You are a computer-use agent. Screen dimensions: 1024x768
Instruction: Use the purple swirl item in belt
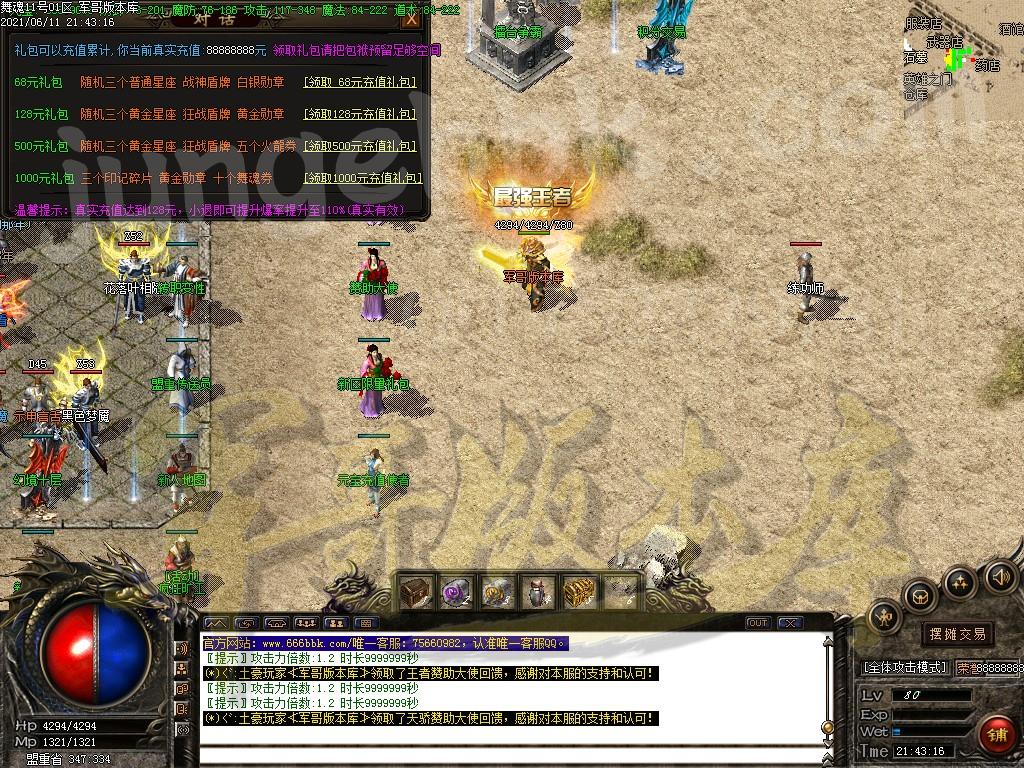click(456, 592)
